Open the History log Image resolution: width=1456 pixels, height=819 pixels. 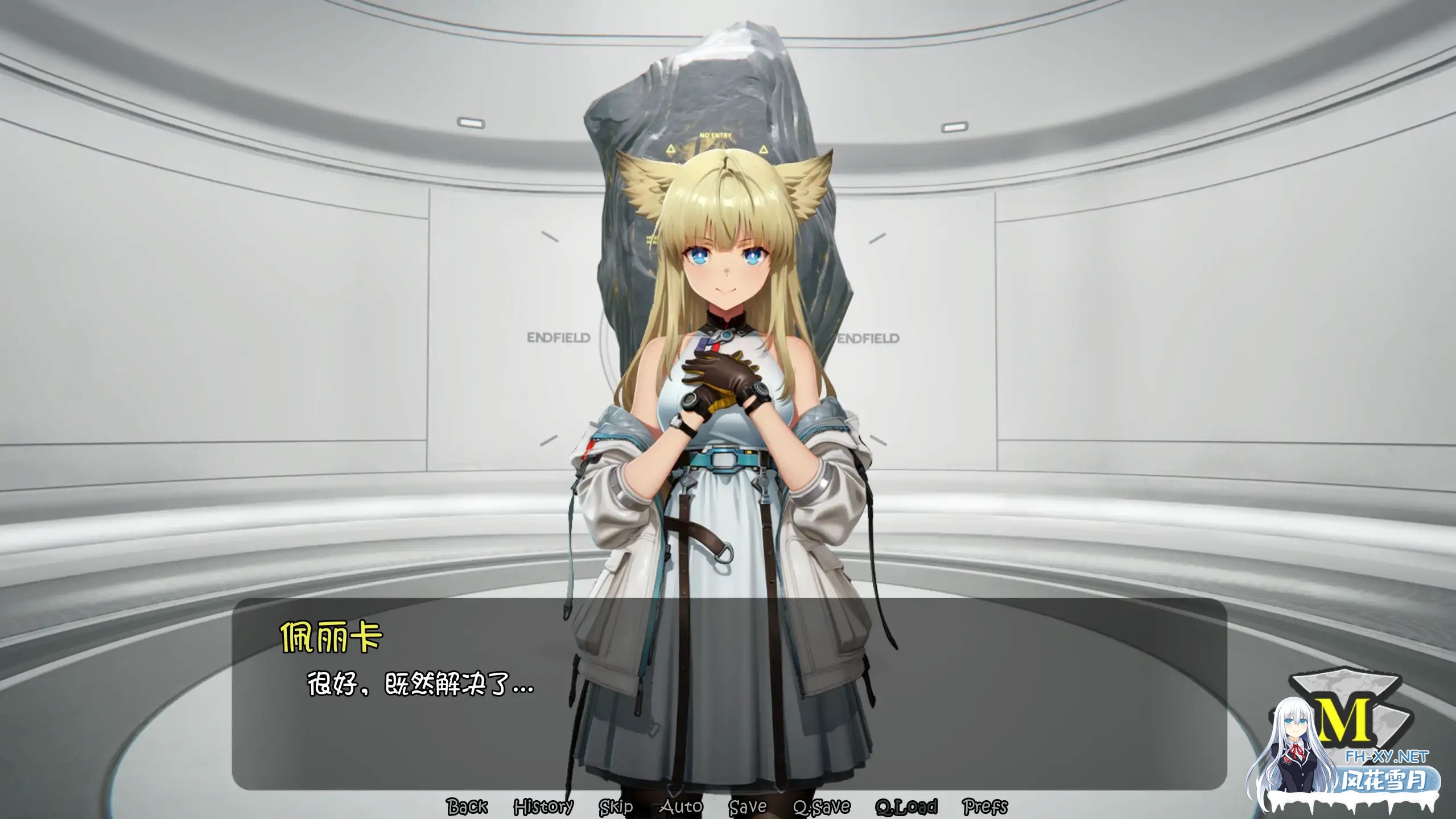click(544, 806)
